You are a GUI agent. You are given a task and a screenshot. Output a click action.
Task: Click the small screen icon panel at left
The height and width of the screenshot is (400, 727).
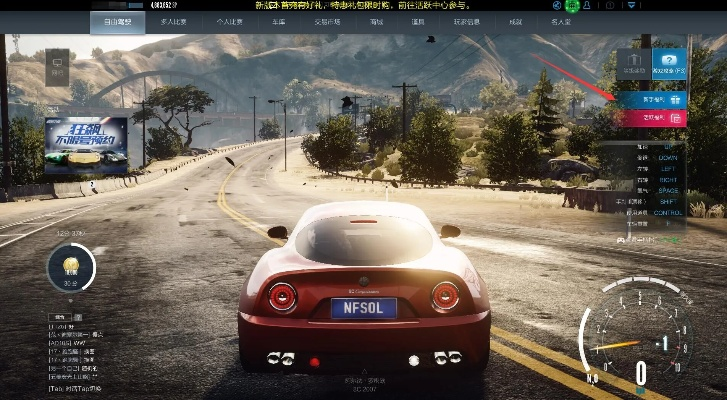pos(57,66)
